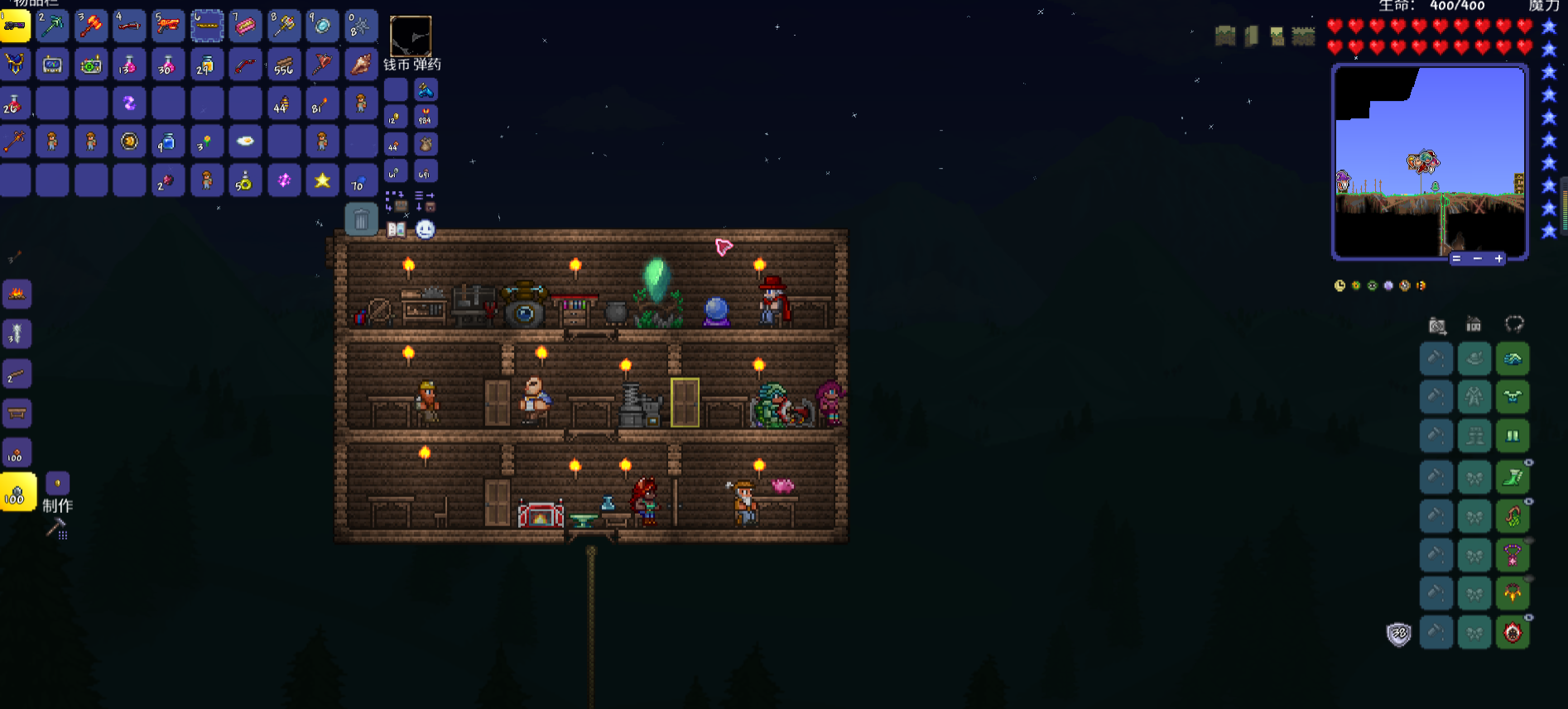
Task: Open the NPC housing menu
Action: 1474,324
